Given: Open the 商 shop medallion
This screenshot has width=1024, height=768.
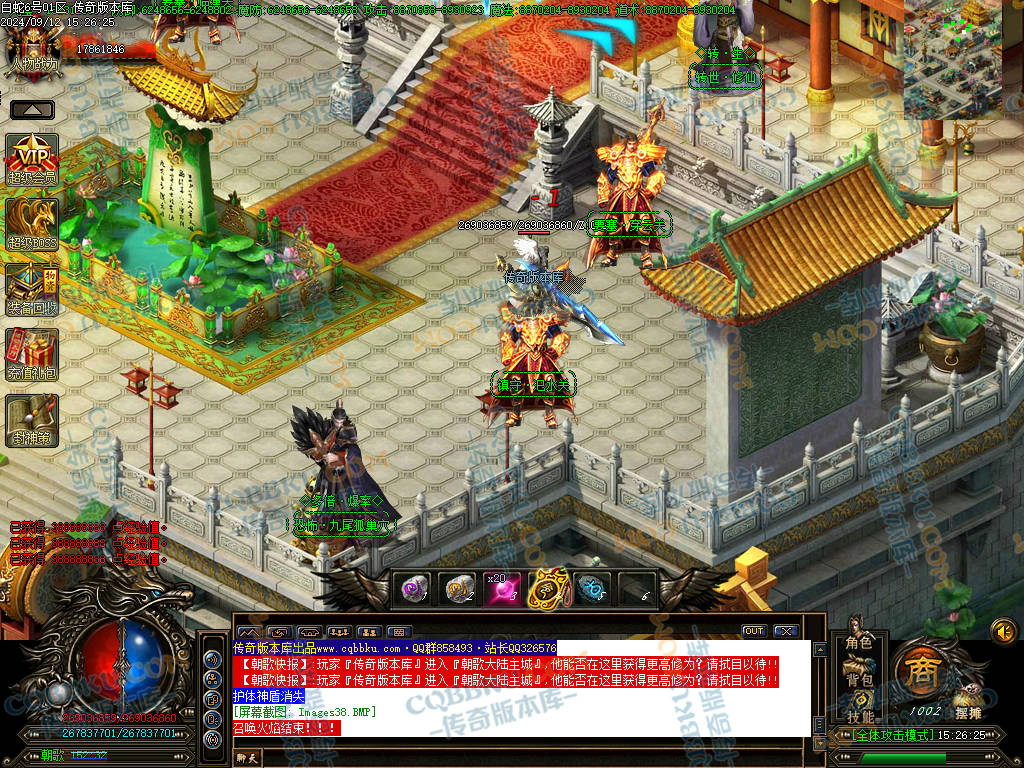Looking at the screenshot, I should [919, 672].
